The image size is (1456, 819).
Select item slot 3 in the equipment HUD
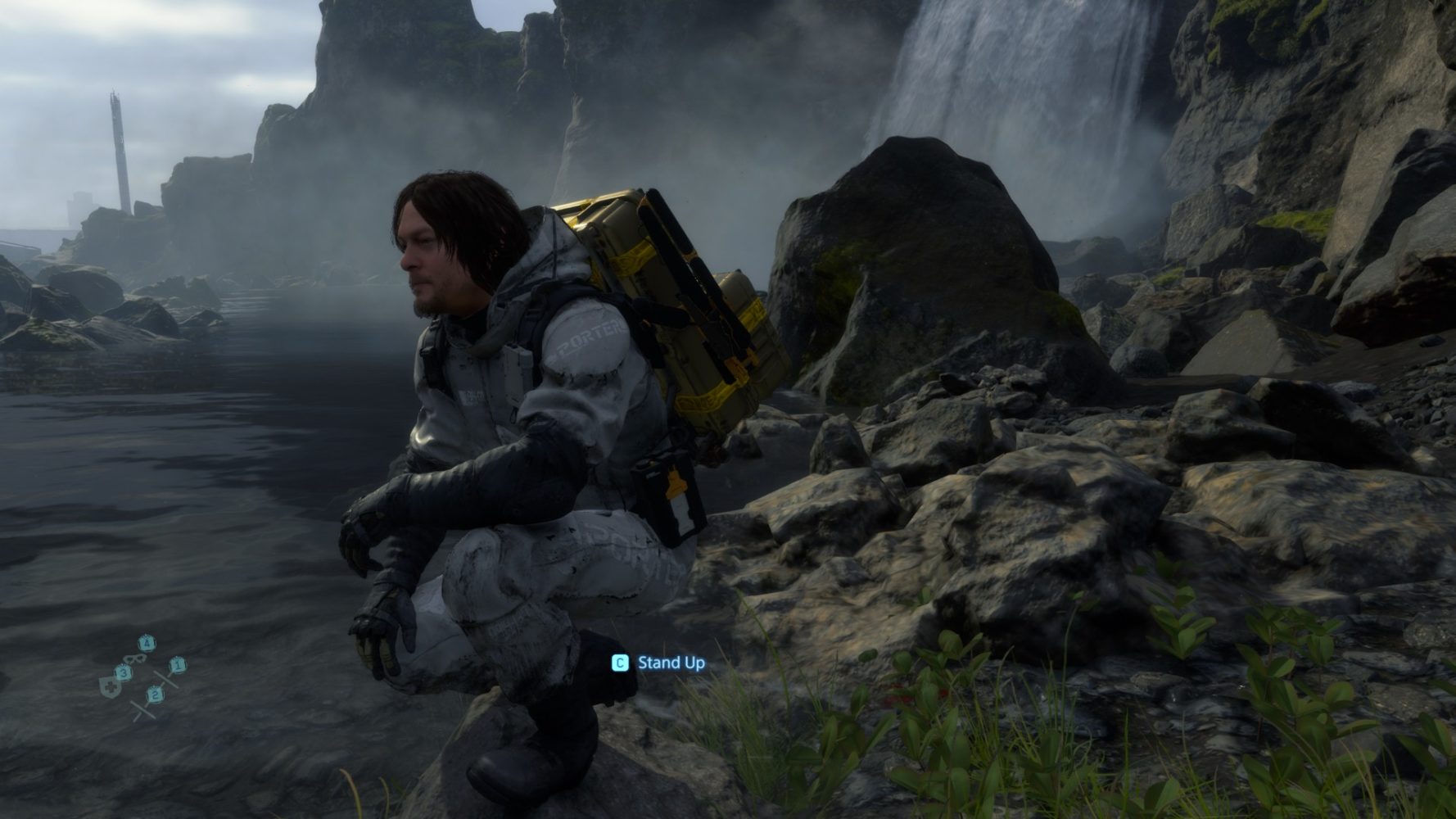click(x=123, y=673)
